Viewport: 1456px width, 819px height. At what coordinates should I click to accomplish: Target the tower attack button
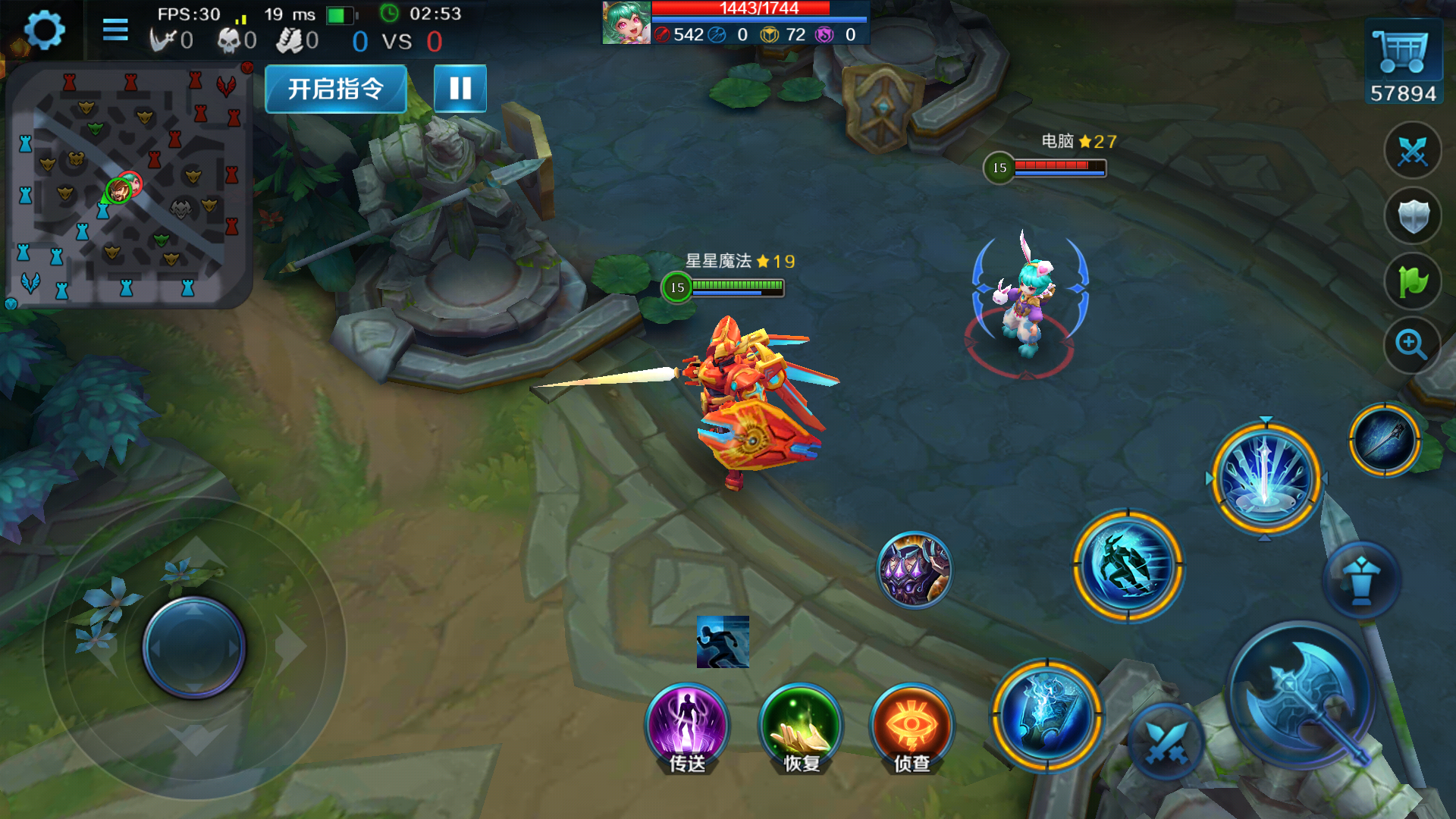click(x=1361, y=580)
